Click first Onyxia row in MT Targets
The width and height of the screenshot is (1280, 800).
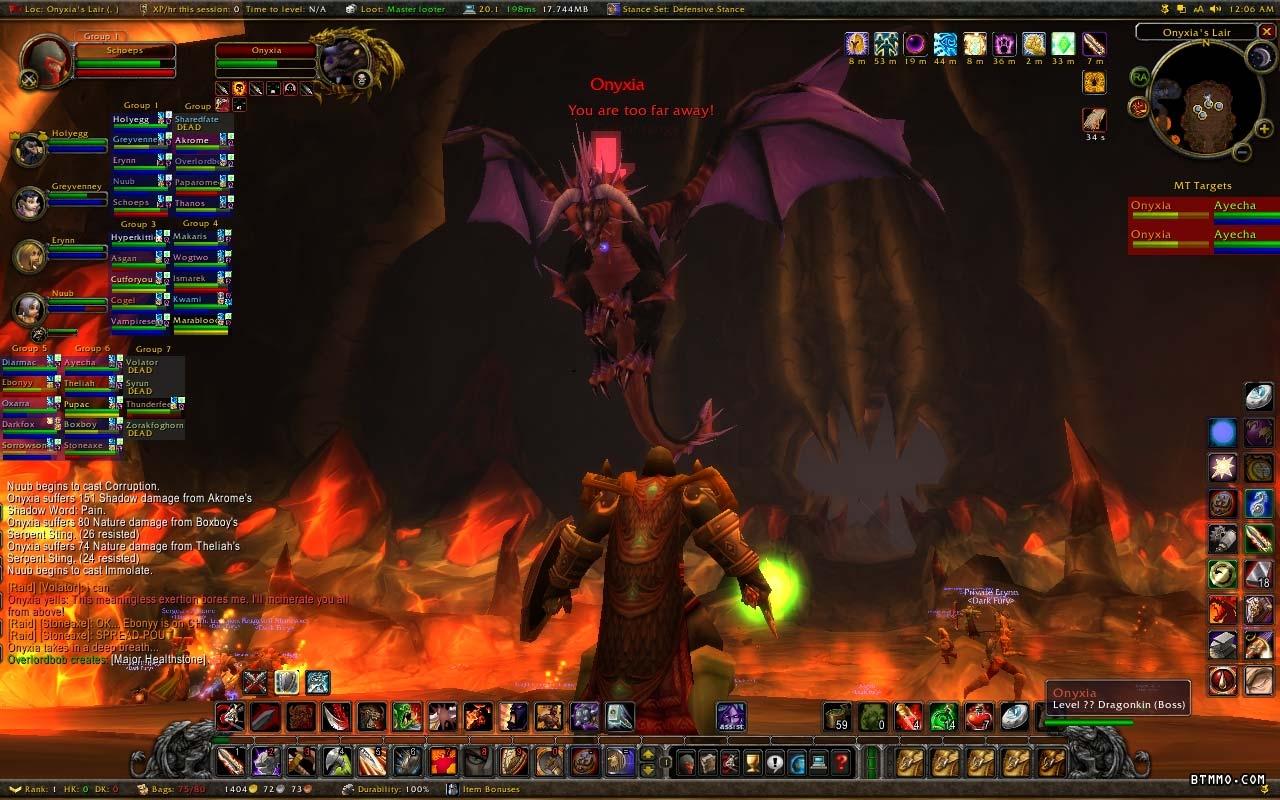pos(1166,209)
